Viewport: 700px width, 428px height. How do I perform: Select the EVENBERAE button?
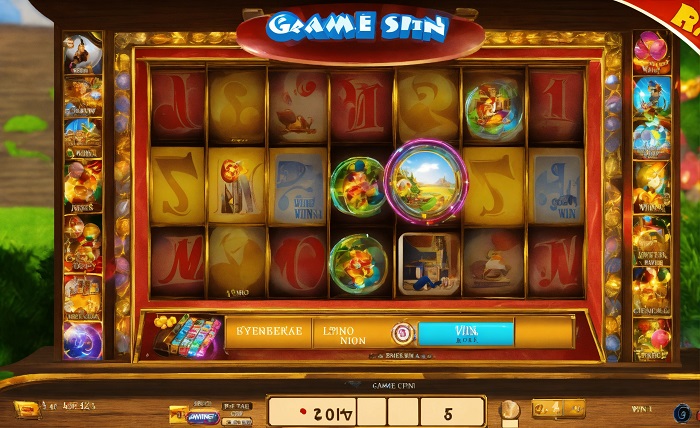pyautogui.click(x=268, y=332)
